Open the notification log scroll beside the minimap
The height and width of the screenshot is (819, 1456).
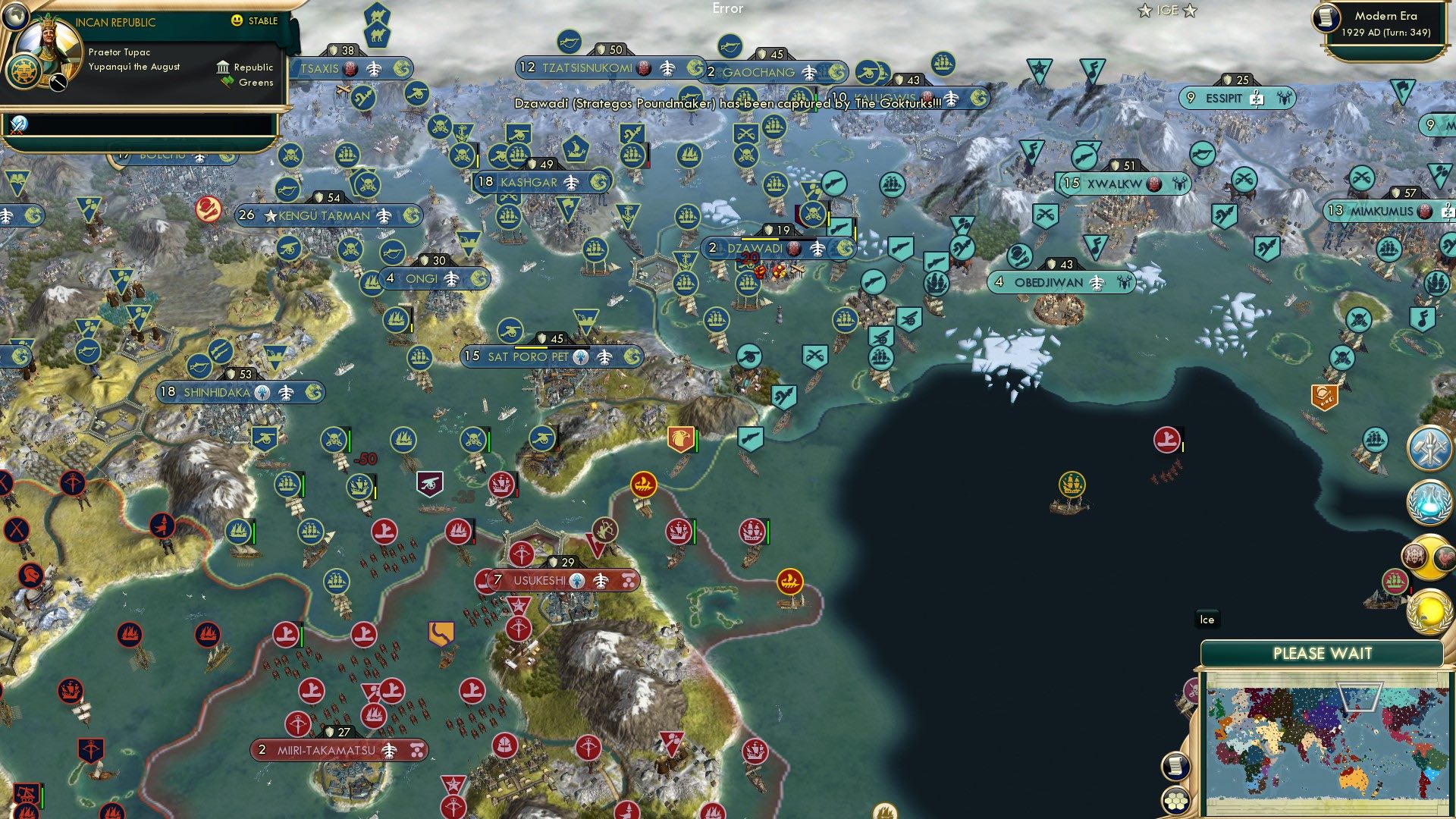pyautogui.click(x=1175, y=767)
